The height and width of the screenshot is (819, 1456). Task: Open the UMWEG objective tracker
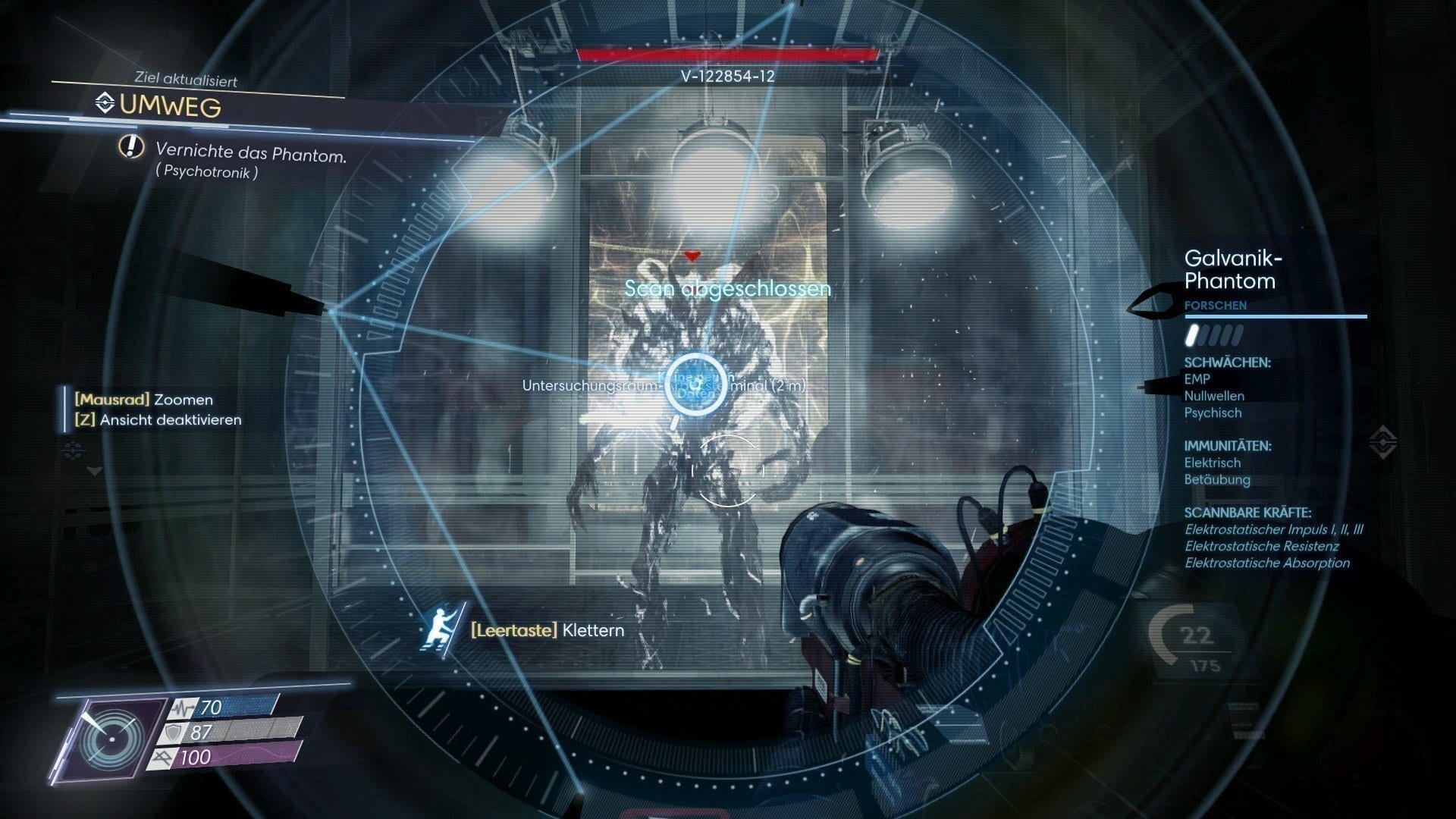click(170, 105)
